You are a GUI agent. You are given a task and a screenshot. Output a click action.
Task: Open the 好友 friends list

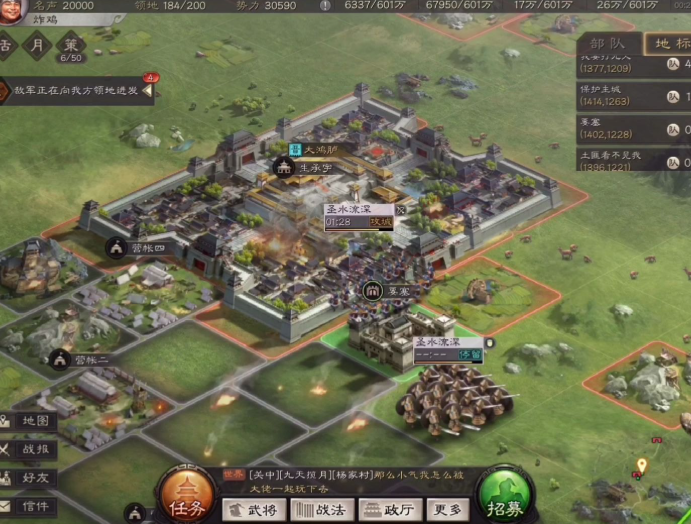(x=27, y=478)
